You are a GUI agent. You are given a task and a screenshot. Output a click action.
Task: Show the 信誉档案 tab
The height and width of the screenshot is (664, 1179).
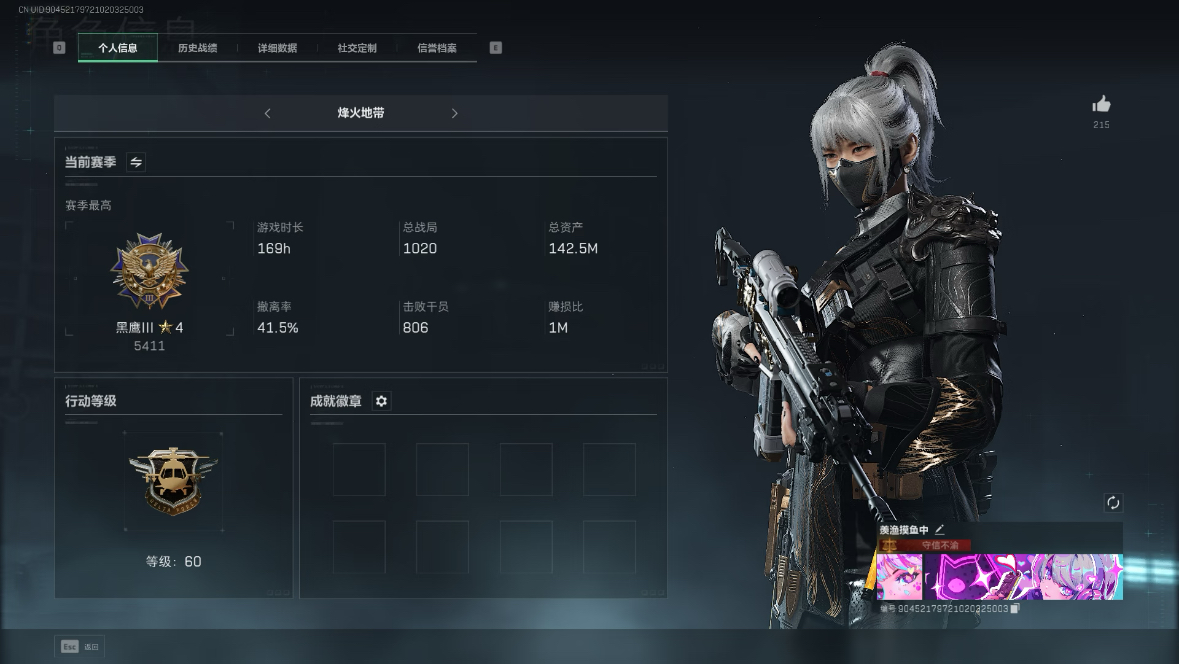point(437,48)
